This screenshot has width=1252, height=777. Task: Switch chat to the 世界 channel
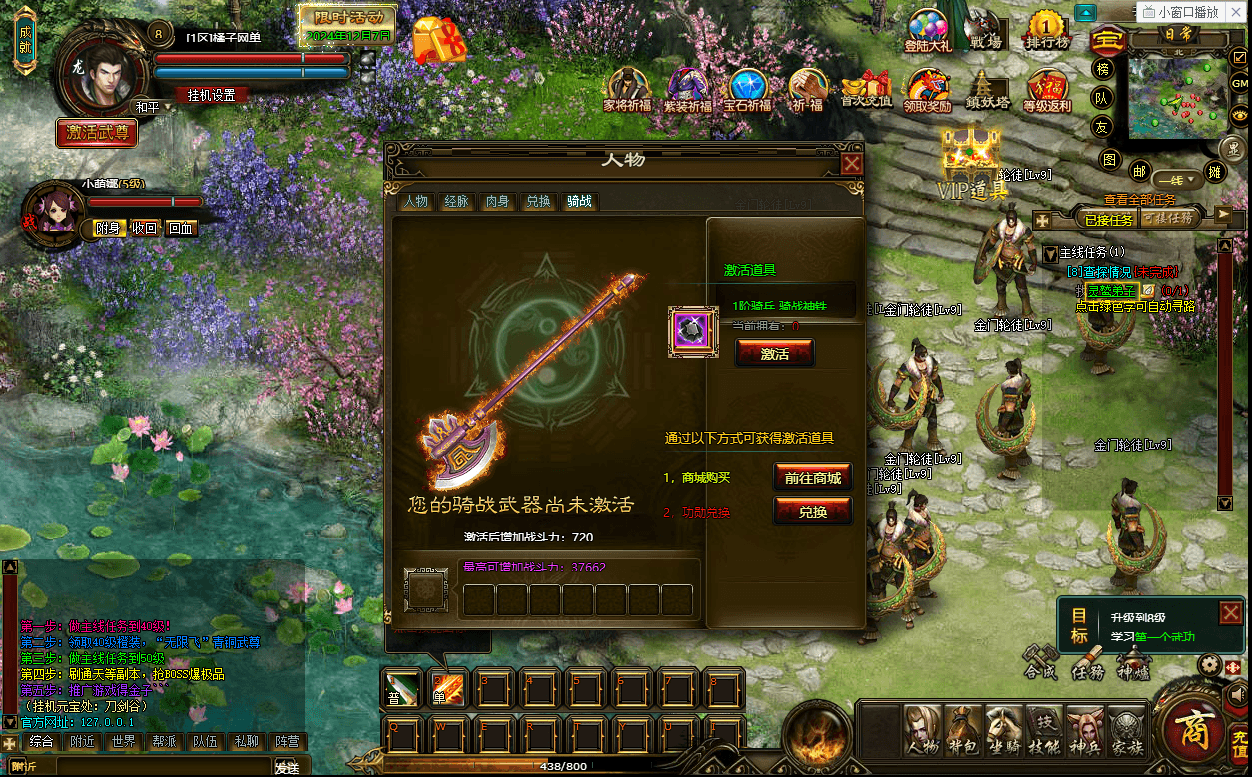pos(123,741)
